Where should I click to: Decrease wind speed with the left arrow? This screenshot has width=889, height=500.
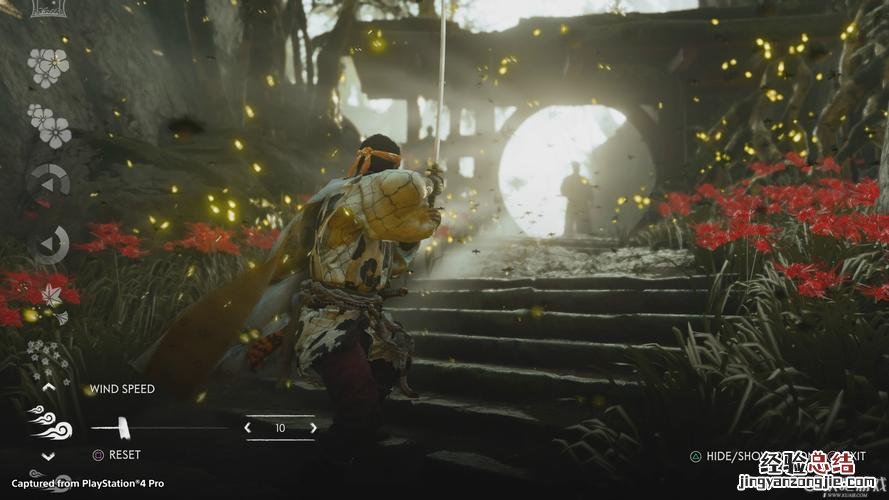248,428
